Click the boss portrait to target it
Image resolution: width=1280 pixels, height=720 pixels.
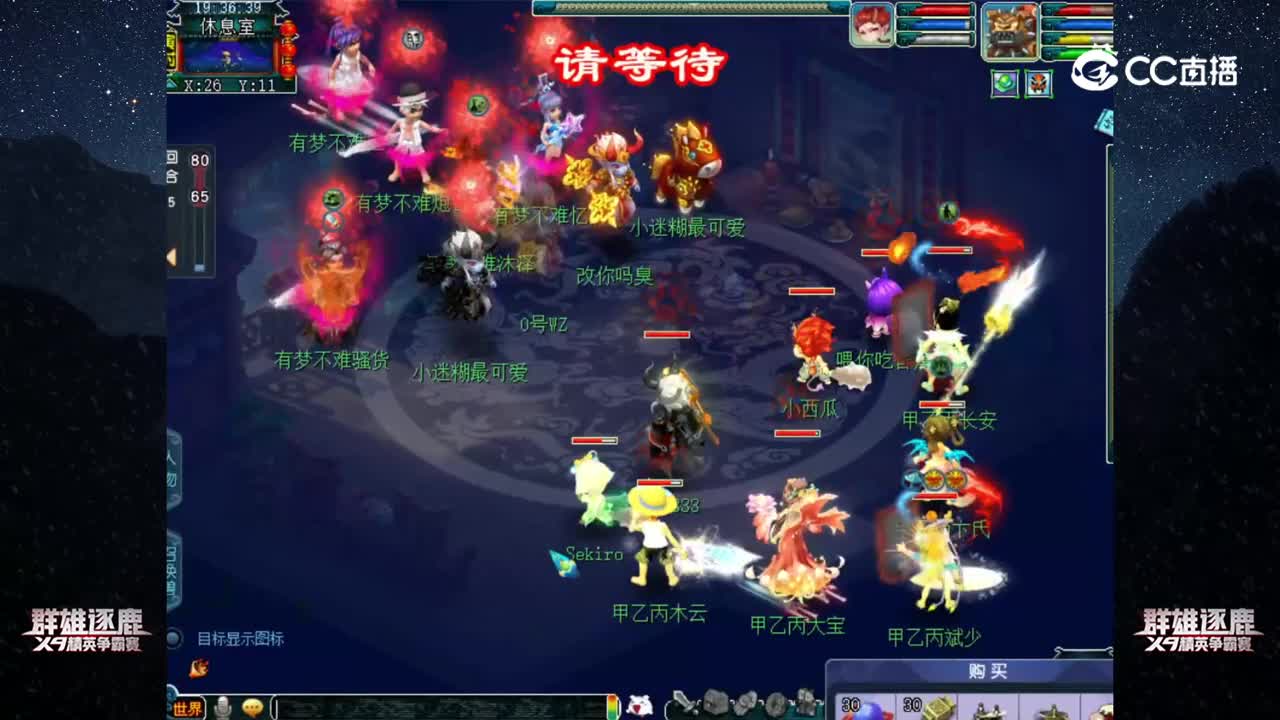pyautogui.click(x=1010, y=30)
